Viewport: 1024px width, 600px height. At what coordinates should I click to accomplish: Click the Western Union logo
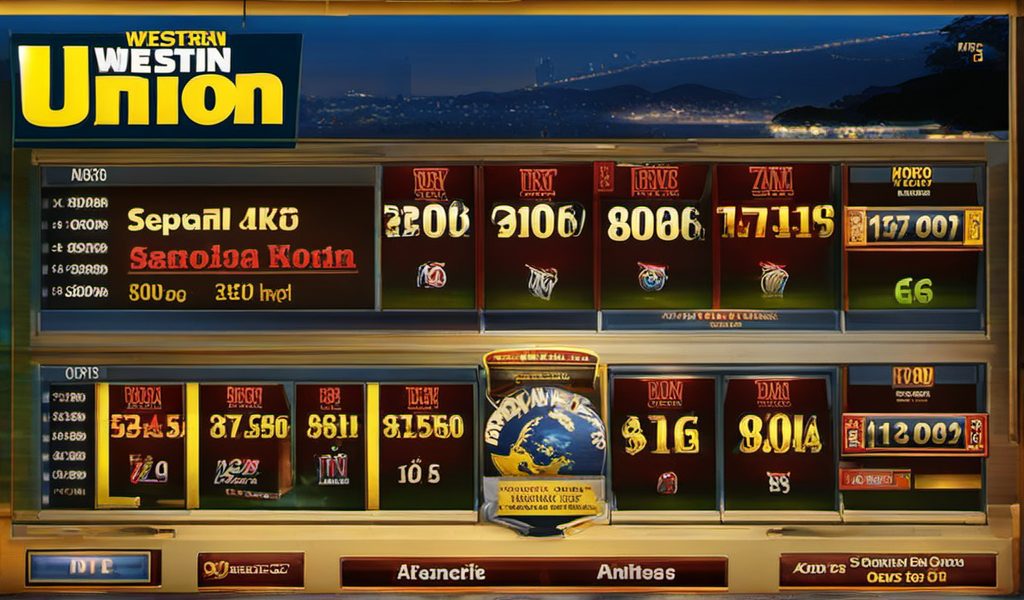tap(157, 88)
